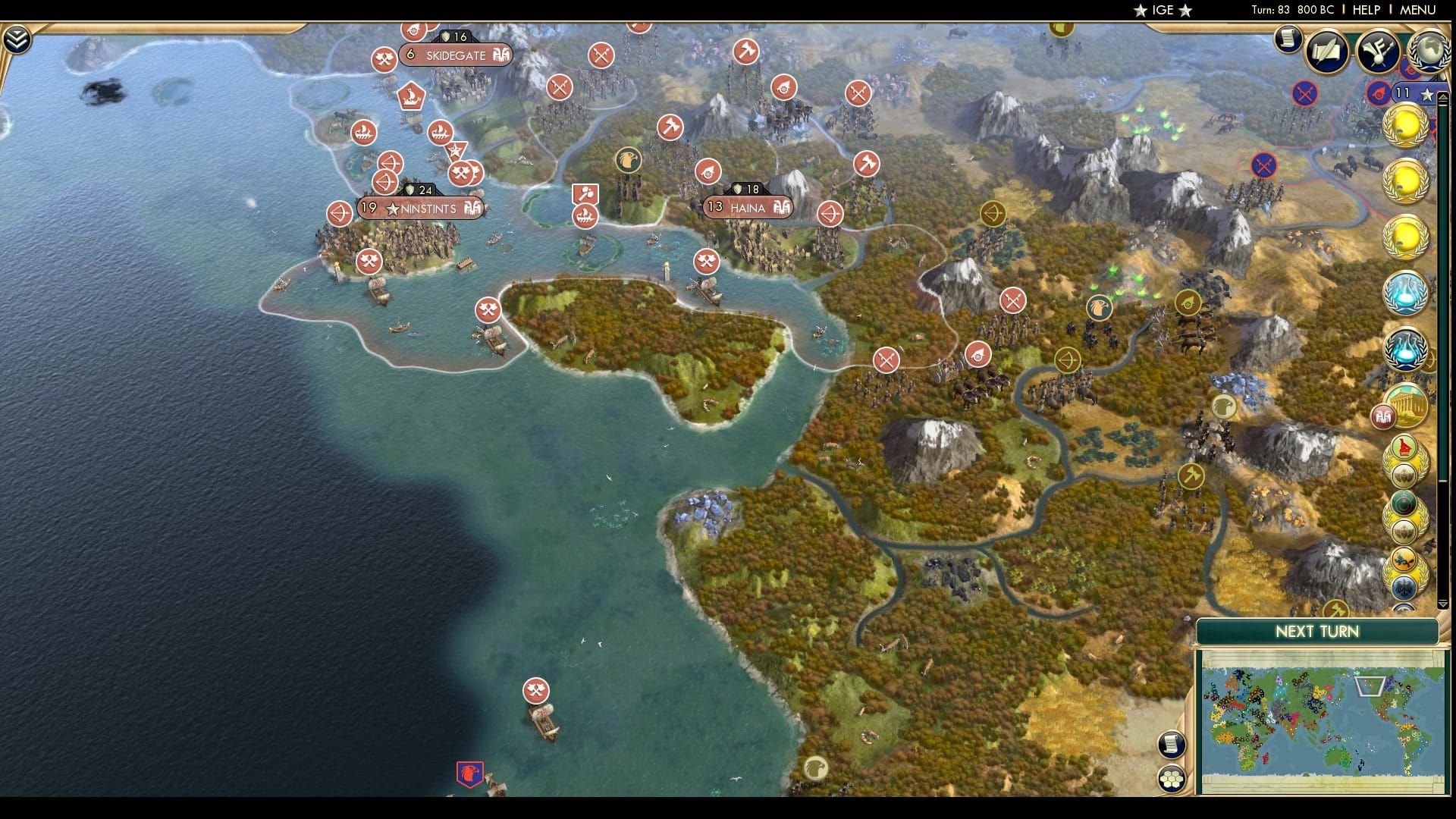Toggle the hex grid icon below the minimap scroll
This screenshot has height=819, width=1456.
[1171, 778]
